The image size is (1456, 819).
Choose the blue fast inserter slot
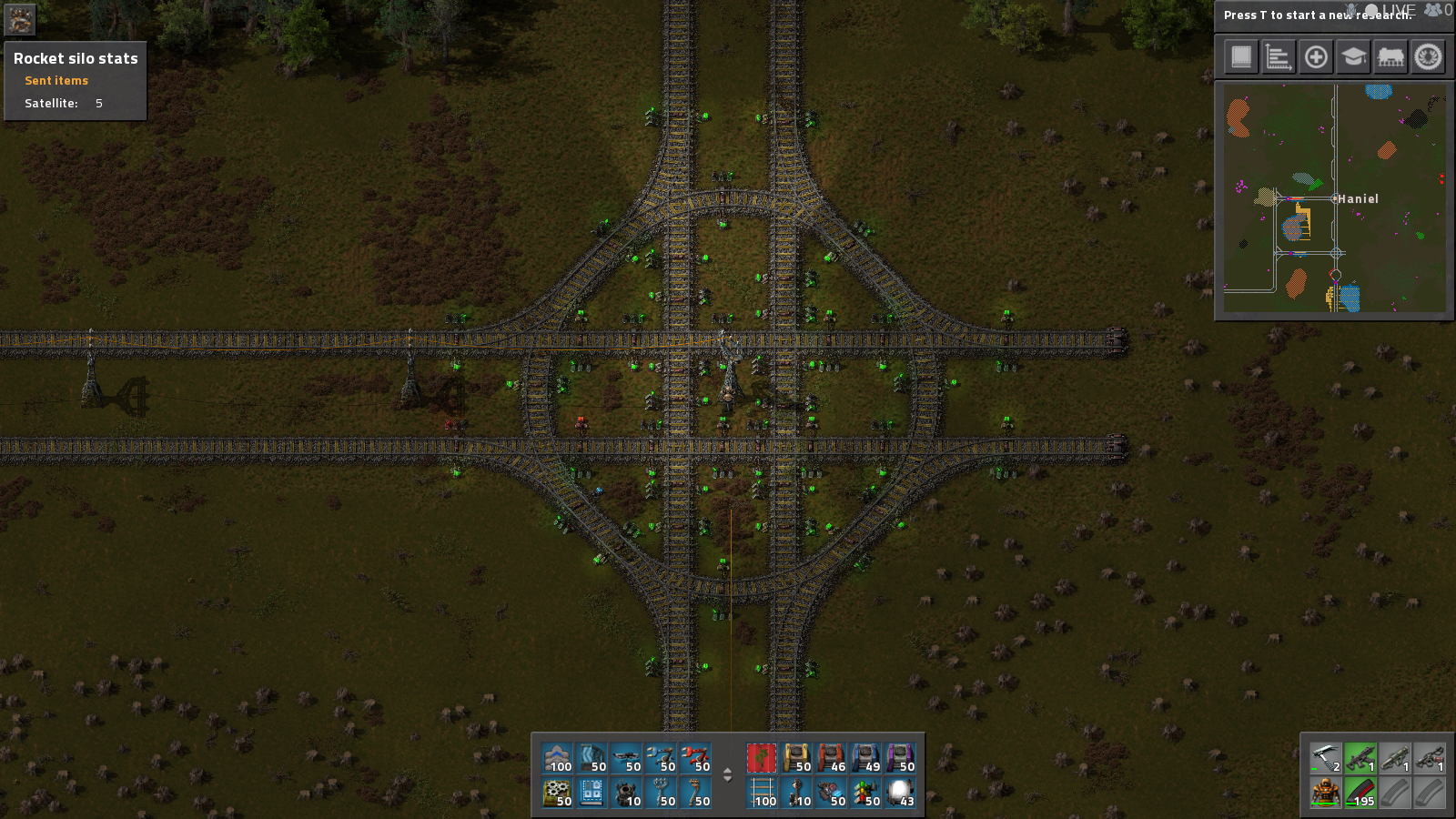tap(661, 758)
